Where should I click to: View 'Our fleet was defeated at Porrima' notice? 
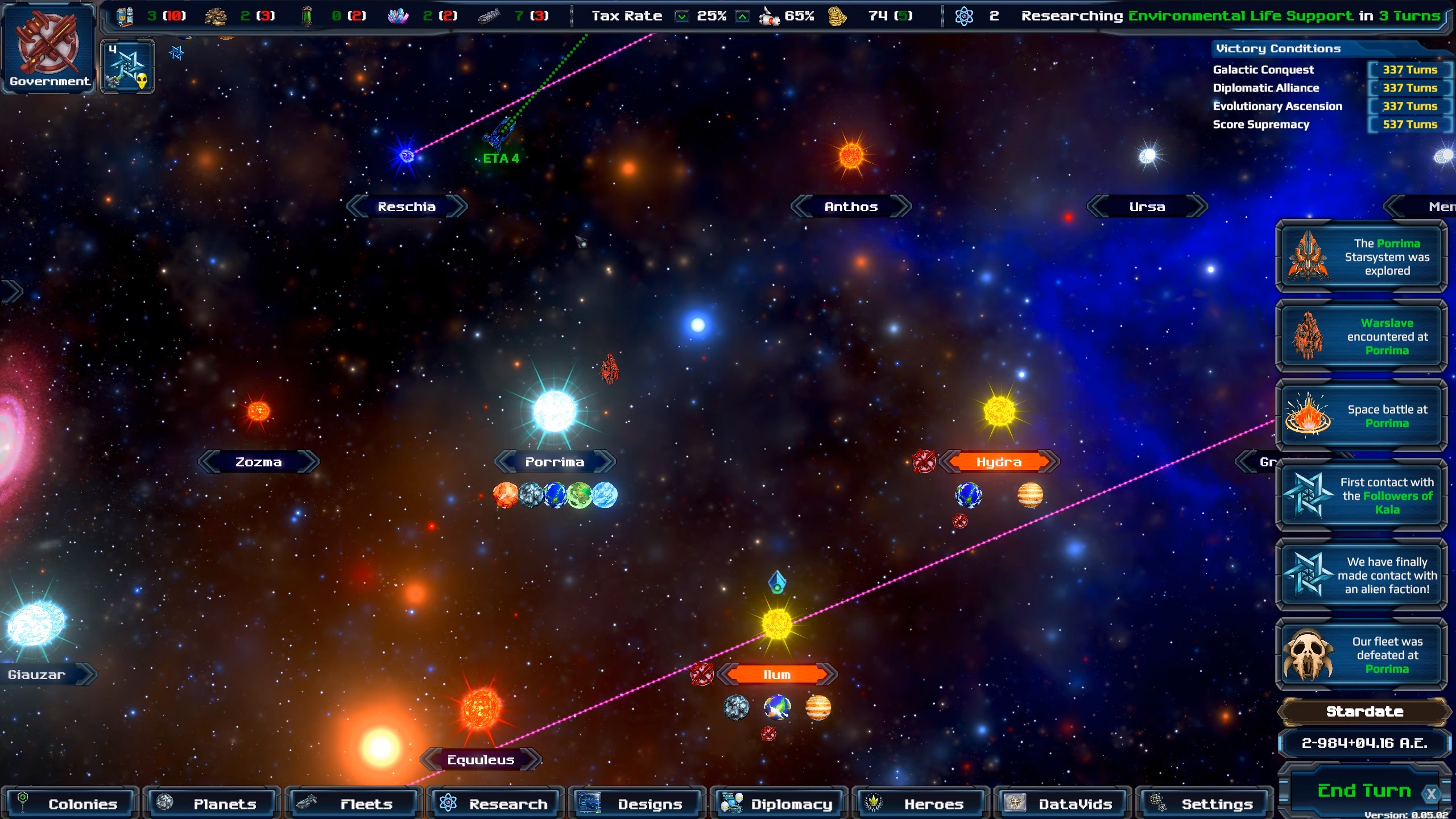[1361, 655]
